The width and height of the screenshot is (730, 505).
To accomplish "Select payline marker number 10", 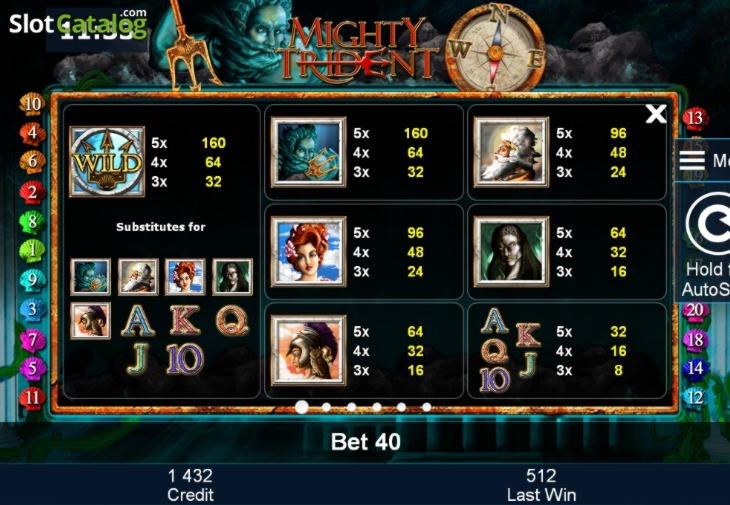I will [x=32, y=103].
